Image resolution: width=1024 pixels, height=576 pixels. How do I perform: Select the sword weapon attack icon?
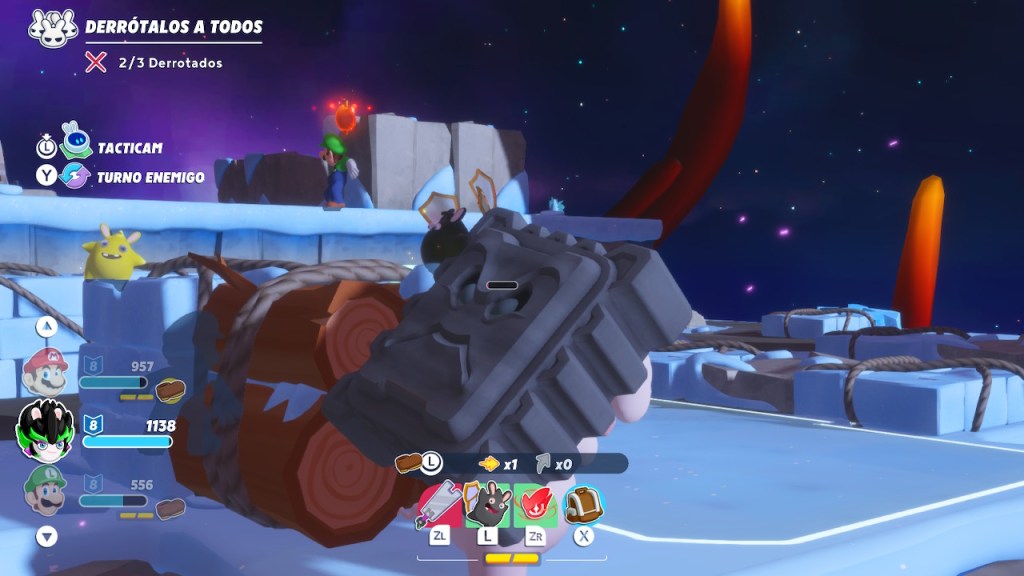439,505
